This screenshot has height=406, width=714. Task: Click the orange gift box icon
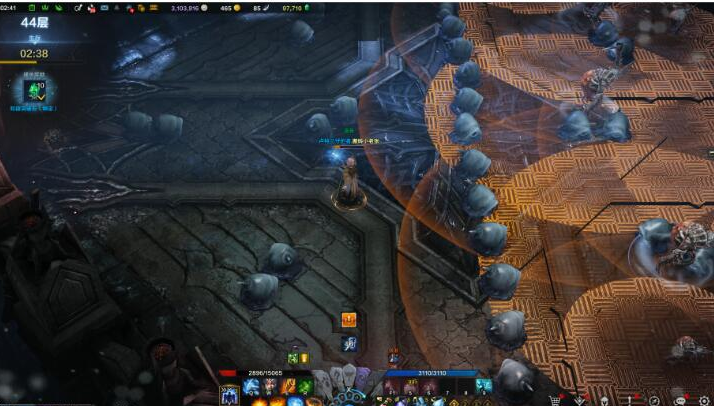tap(349, 320)
